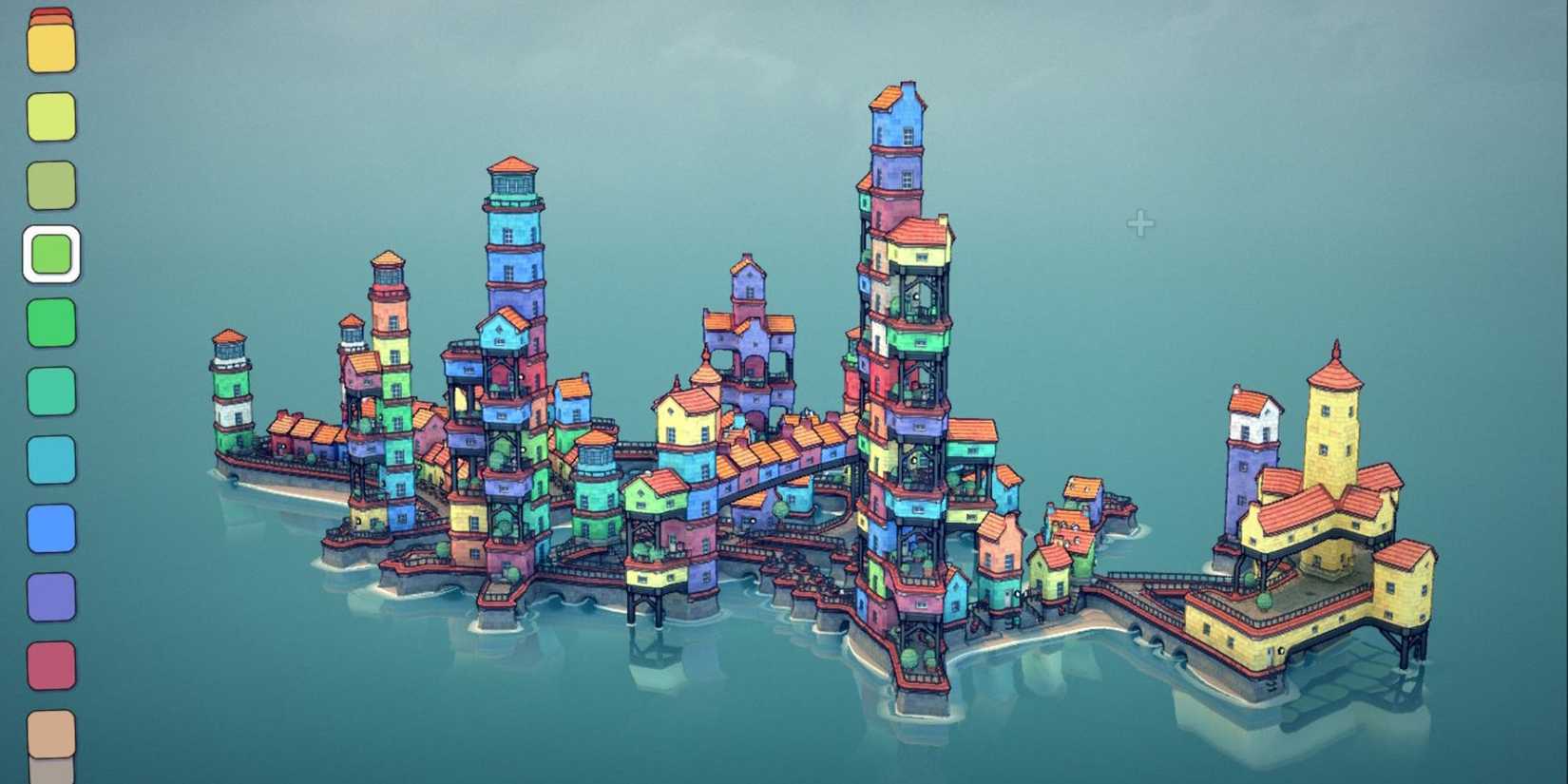Select the topmost red color swatch
Screen dimensions: 1568x784
tap(52, 11)
